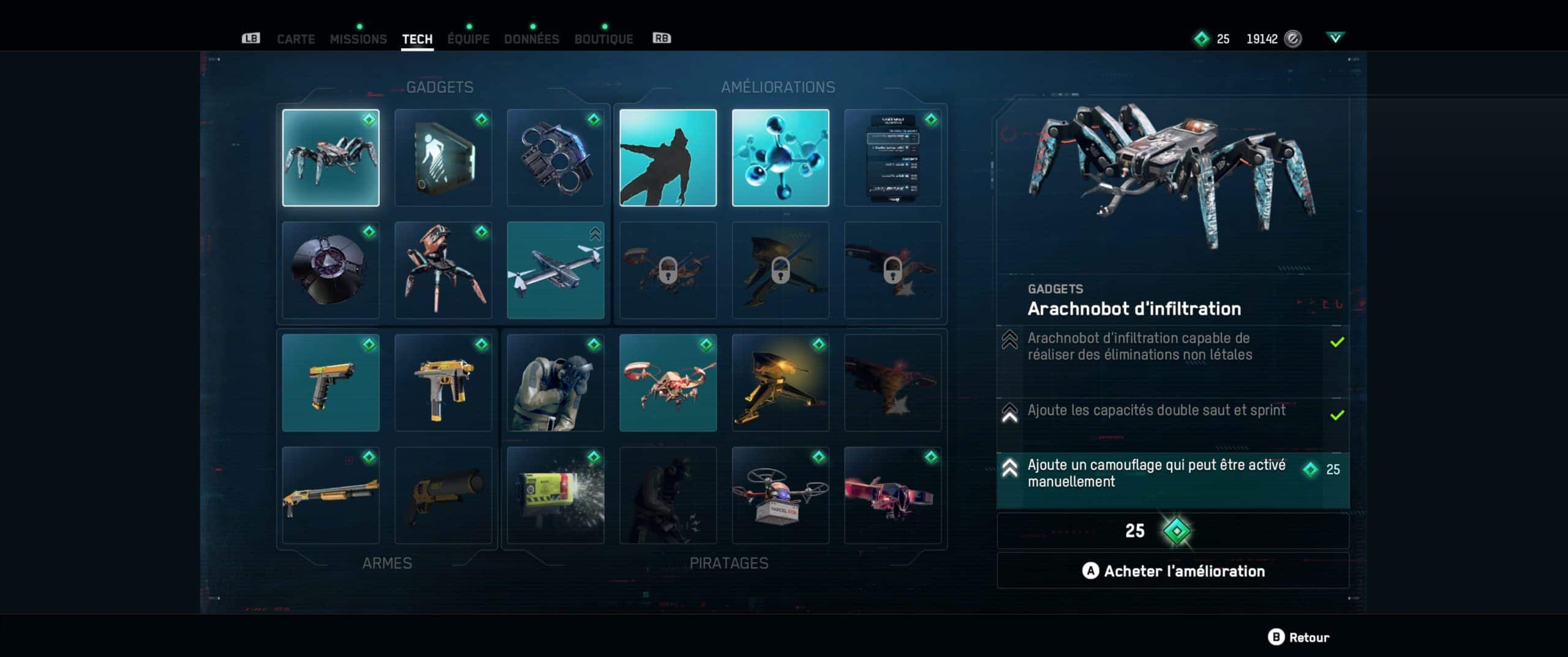Select the yellow shotgun weapon tile
This screenshot has height=657, width=1568.
[331, 495]
